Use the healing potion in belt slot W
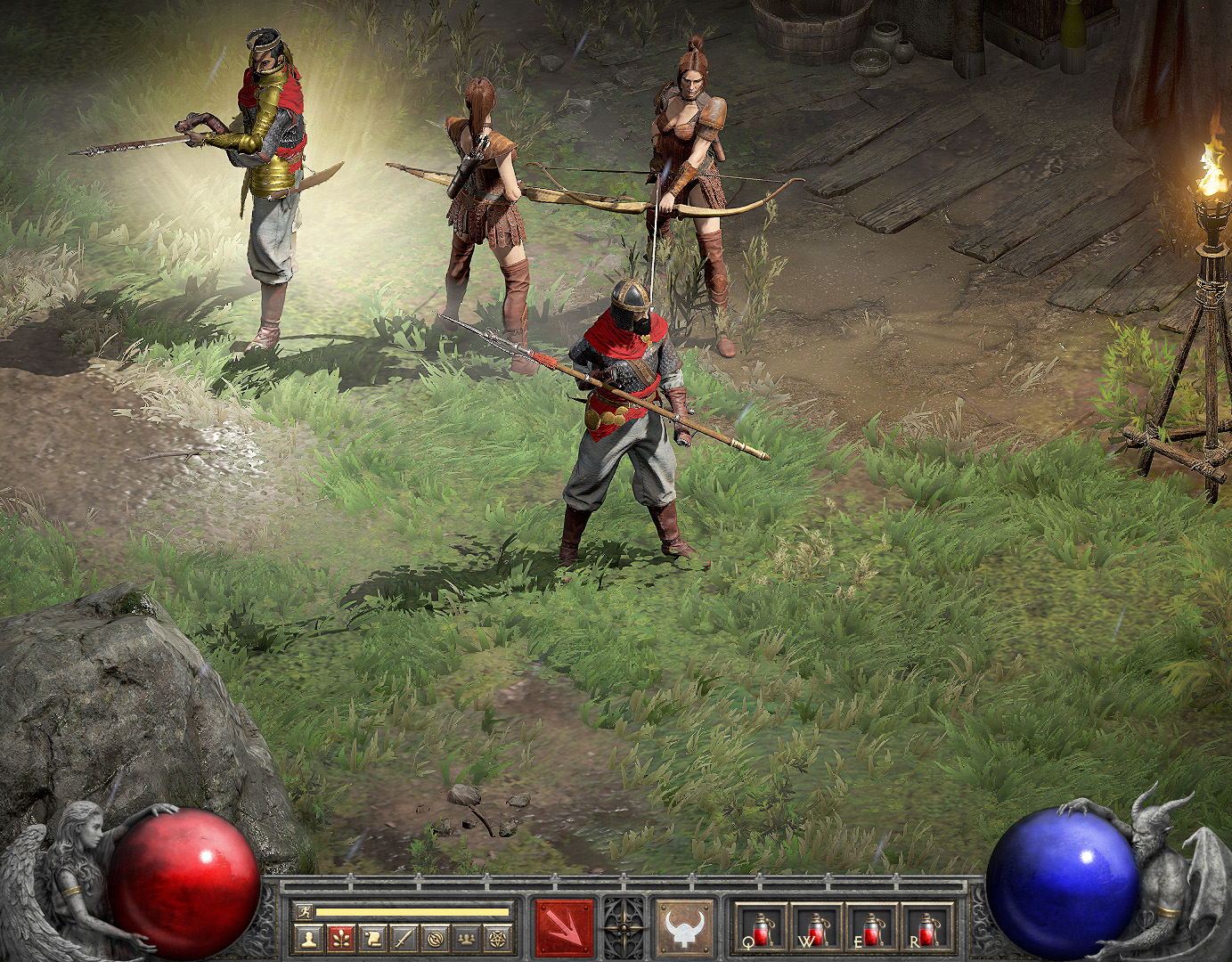 [816, 927]
